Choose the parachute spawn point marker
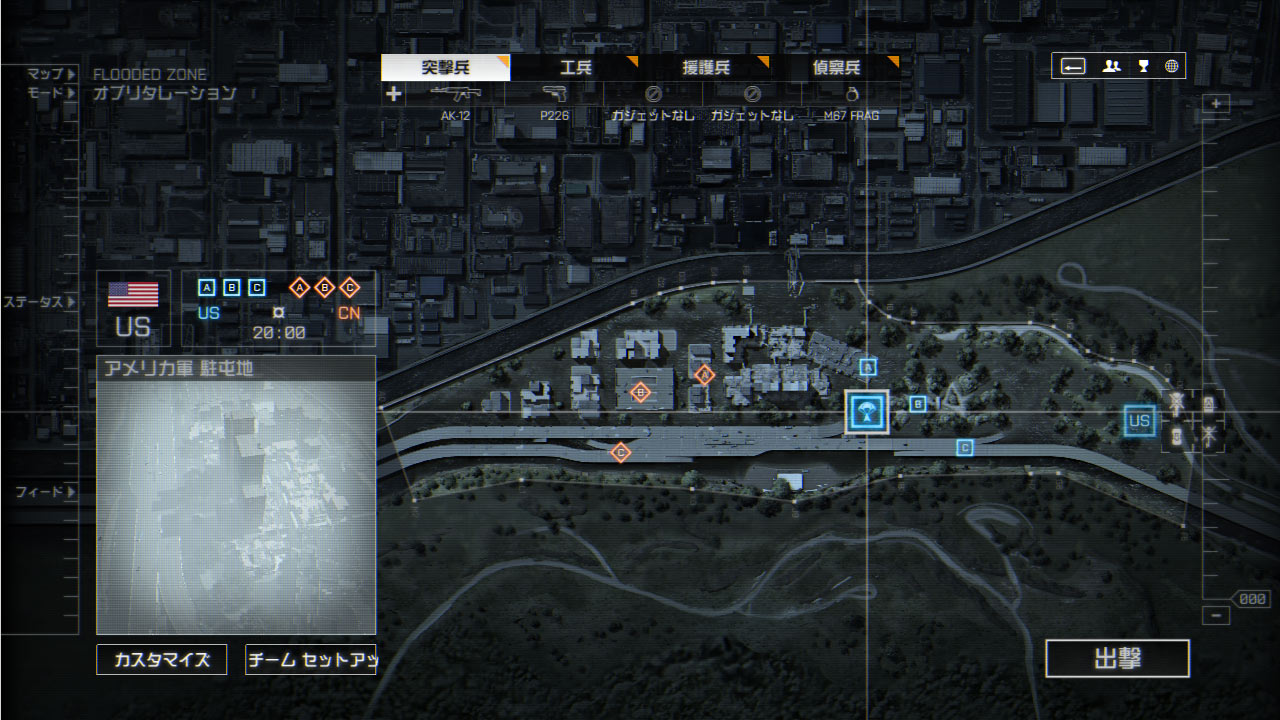1280x720 pixels. (x=867, y=412)
